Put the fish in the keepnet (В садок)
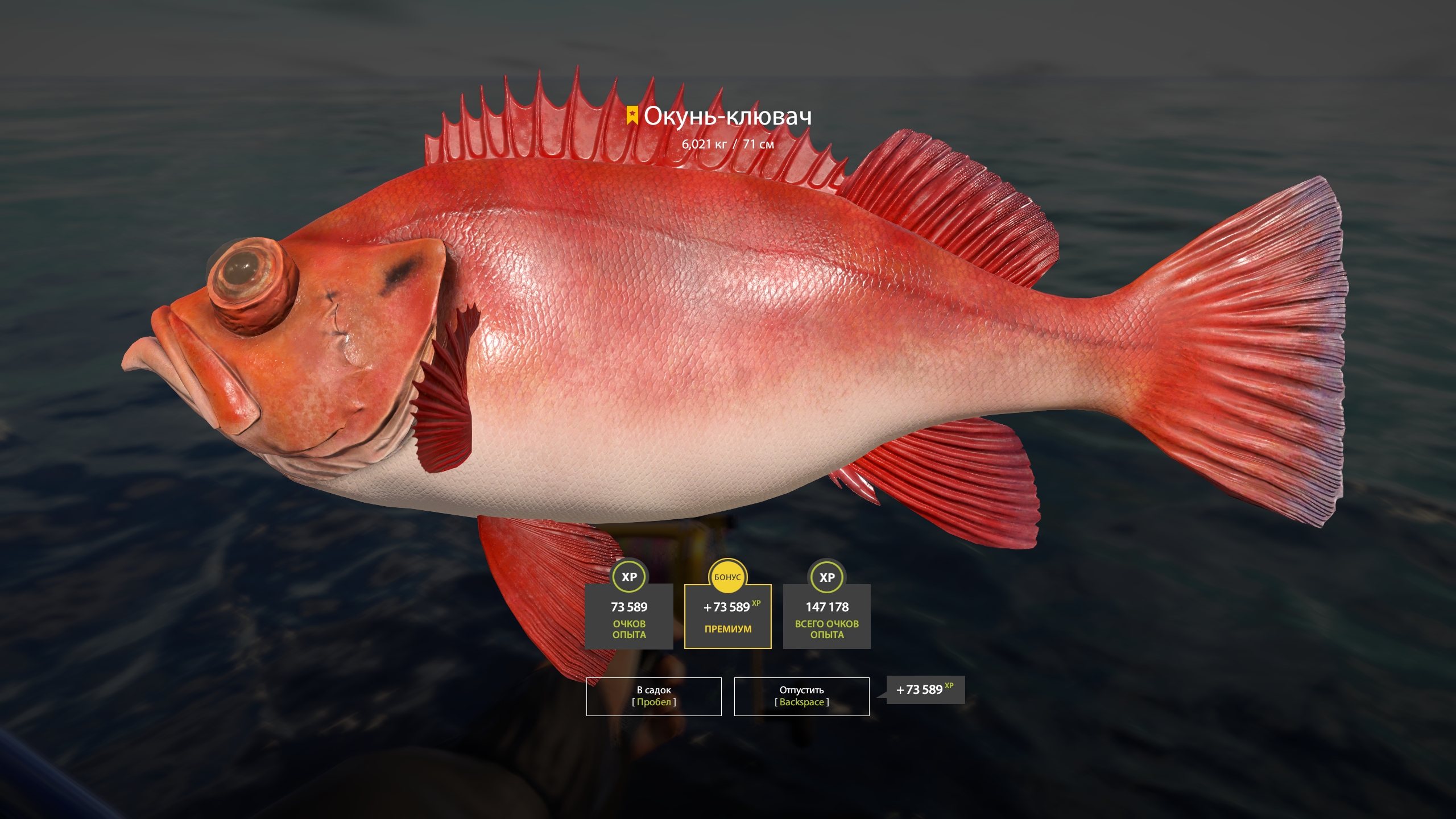 pos(653,696)
